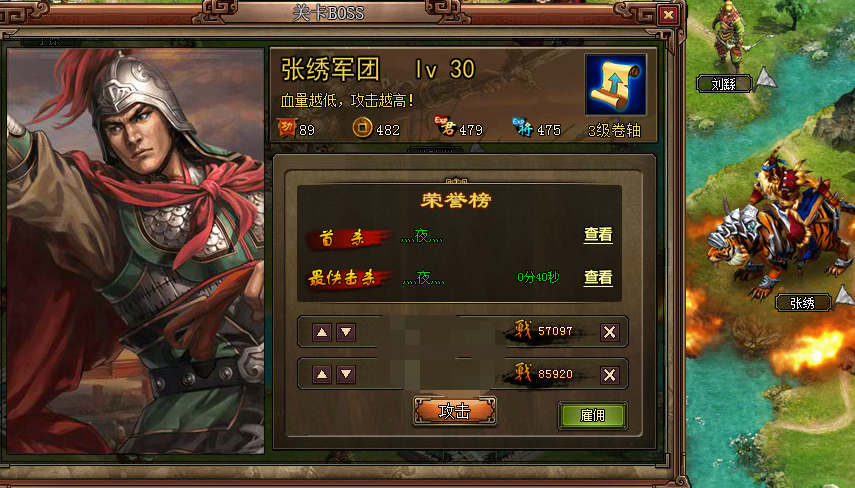Open 查看 for the 最快击杀 record
The image size is (855, 488).
coord(598,278)
